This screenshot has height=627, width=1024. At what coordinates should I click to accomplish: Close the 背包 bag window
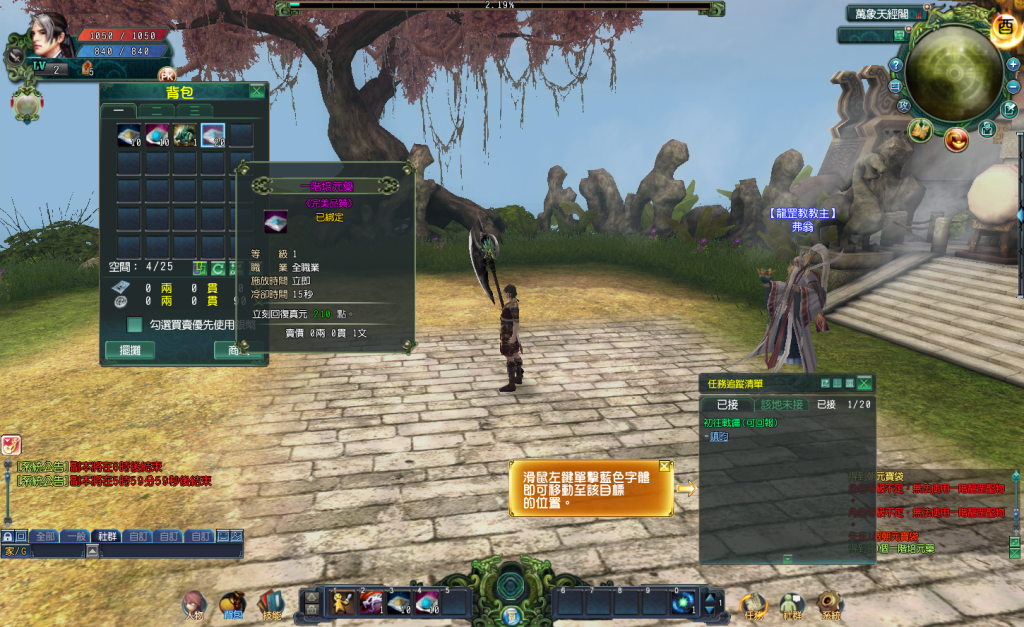coord(257,91)
